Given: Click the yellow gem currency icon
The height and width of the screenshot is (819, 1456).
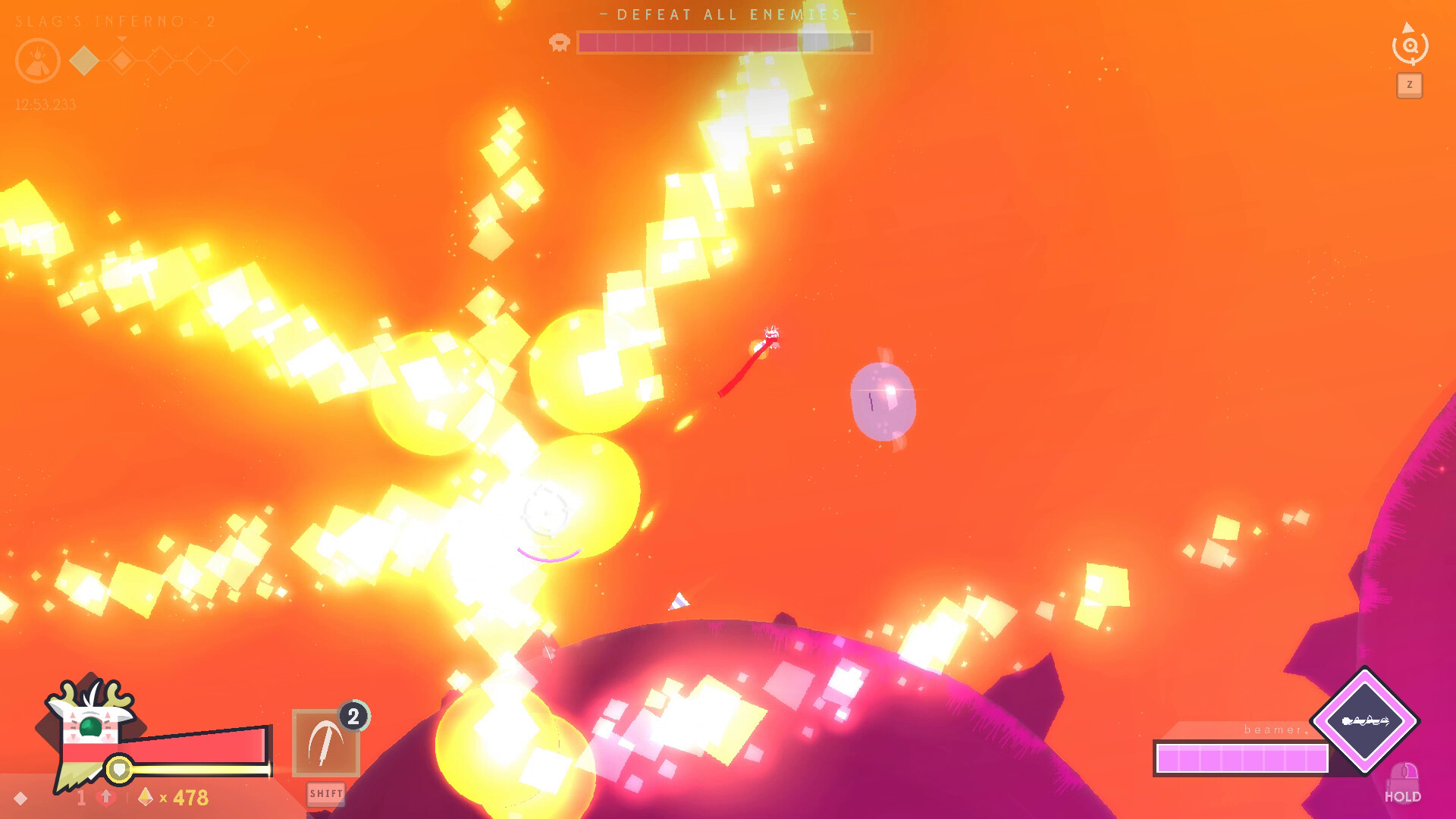Looking at the screenshot, I should pos(145,798).
